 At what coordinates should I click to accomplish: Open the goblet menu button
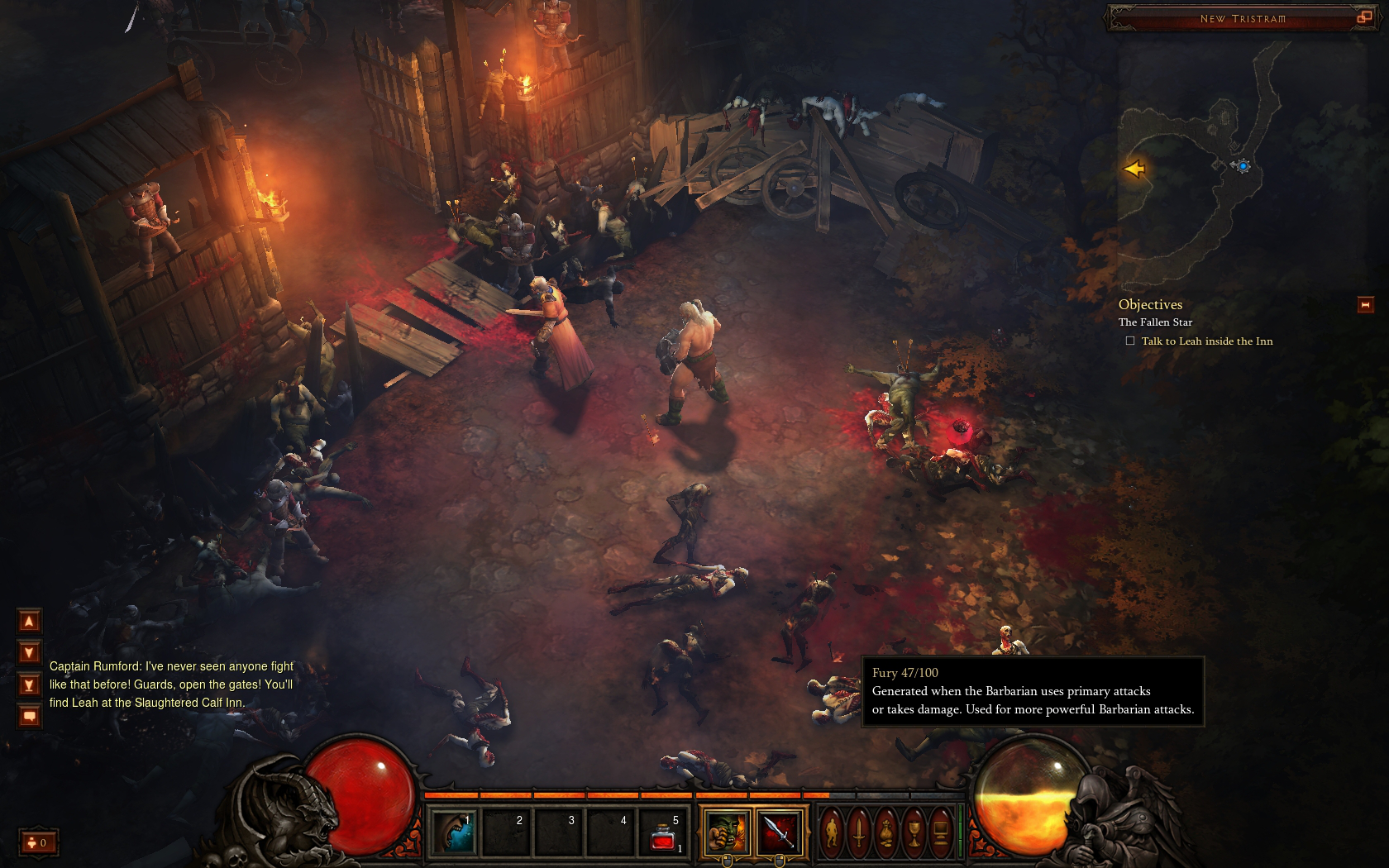(914, 832)
